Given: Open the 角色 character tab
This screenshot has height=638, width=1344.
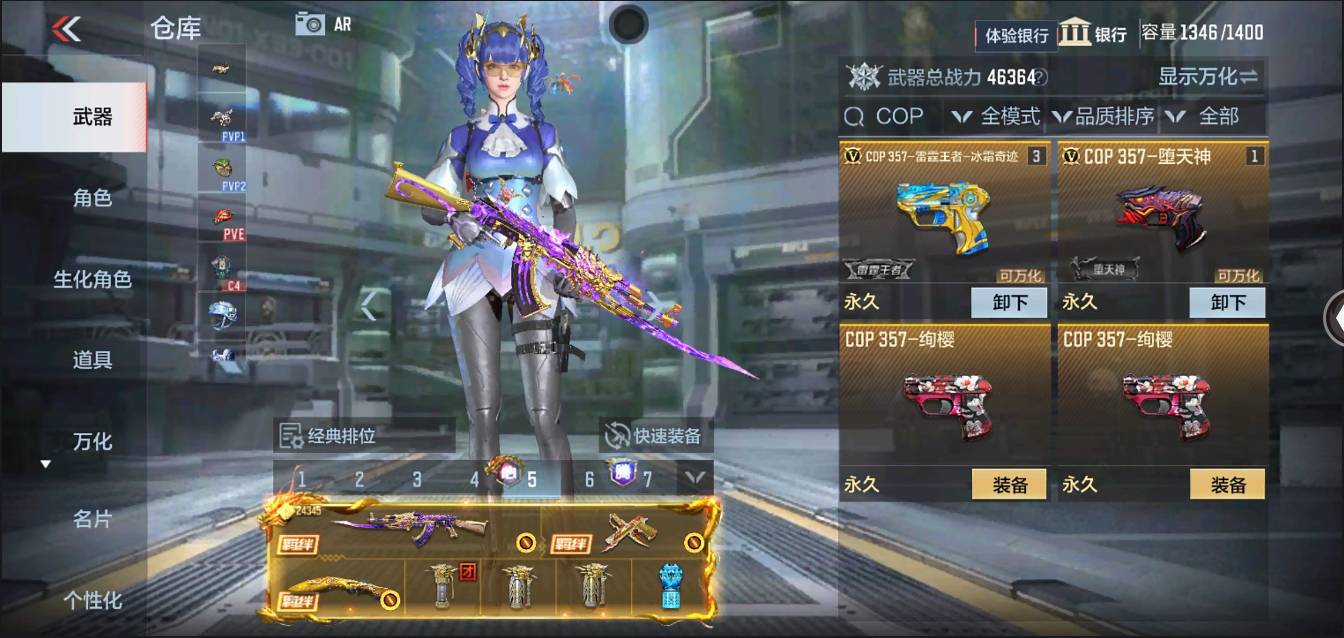Looking at the screenshot, I should click(x=91, y=198).
